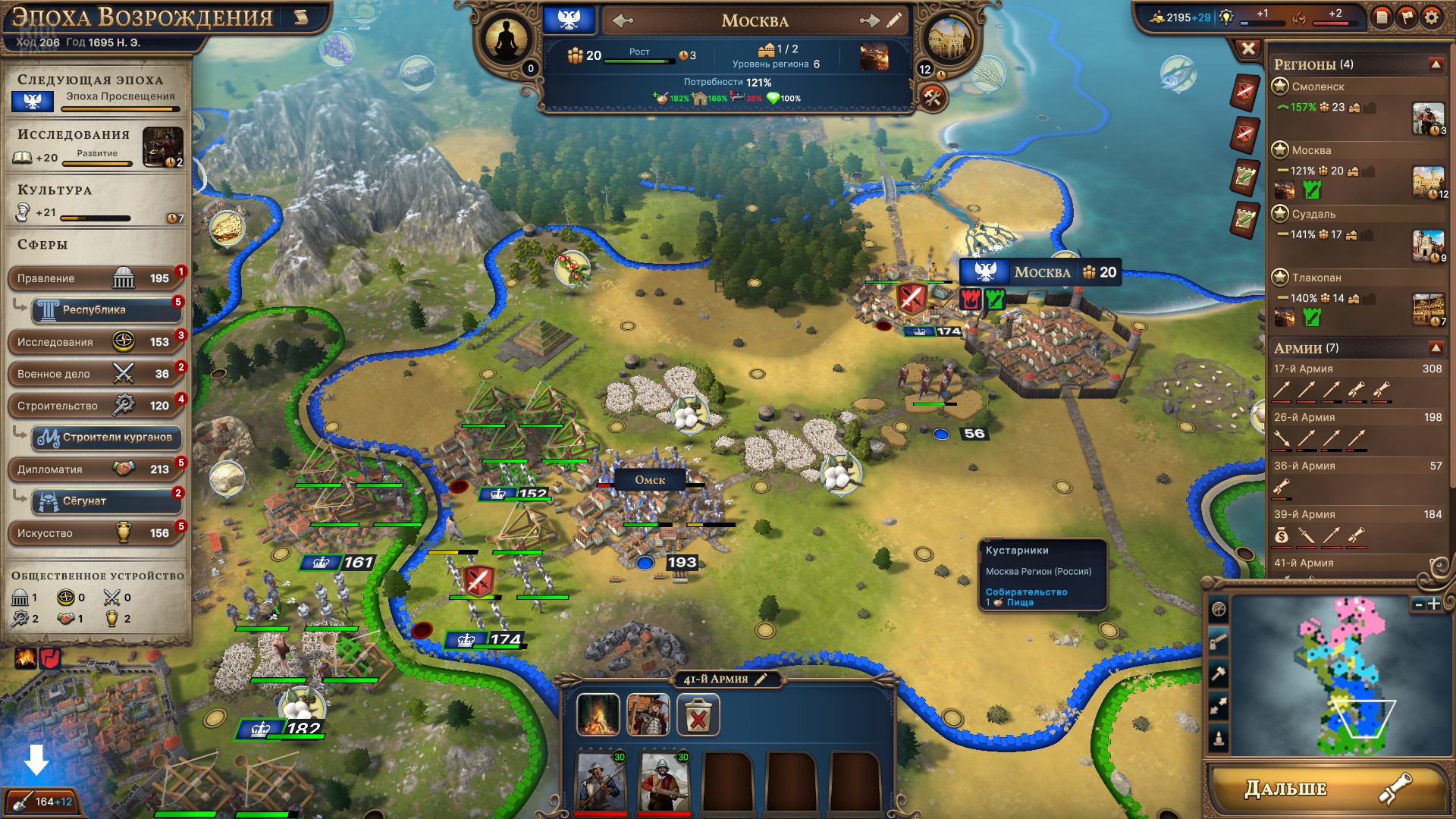Disband the army with the red X trash icon
Screen dimensions: 1456x819
click(x=698, y=716)
